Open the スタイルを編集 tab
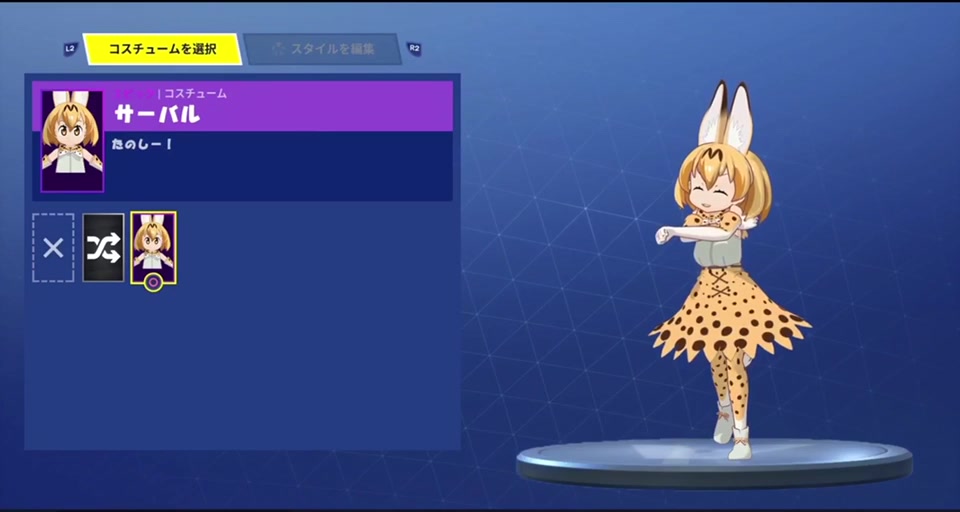 322,48
